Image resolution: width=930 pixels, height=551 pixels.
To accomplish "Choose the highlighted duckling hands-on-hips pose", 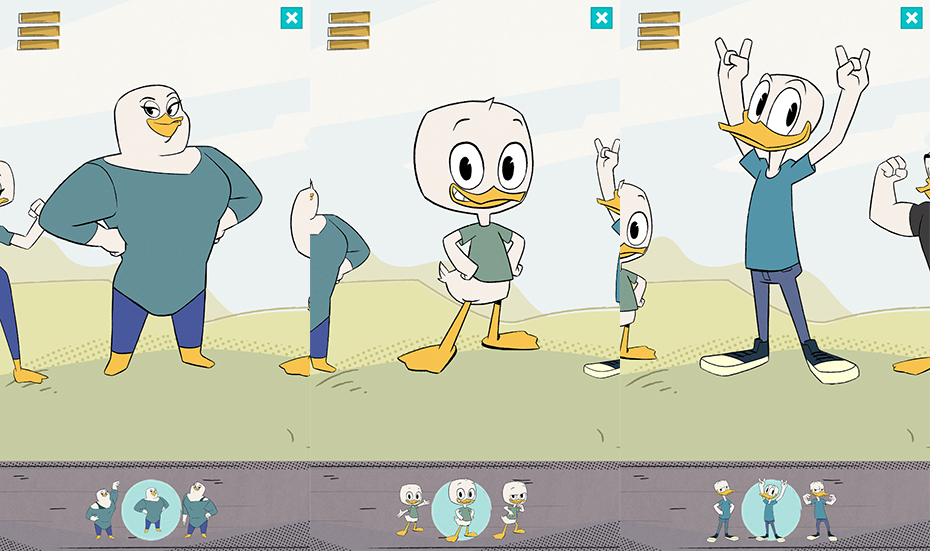I will pyautogui.click(x=461, y=509).
